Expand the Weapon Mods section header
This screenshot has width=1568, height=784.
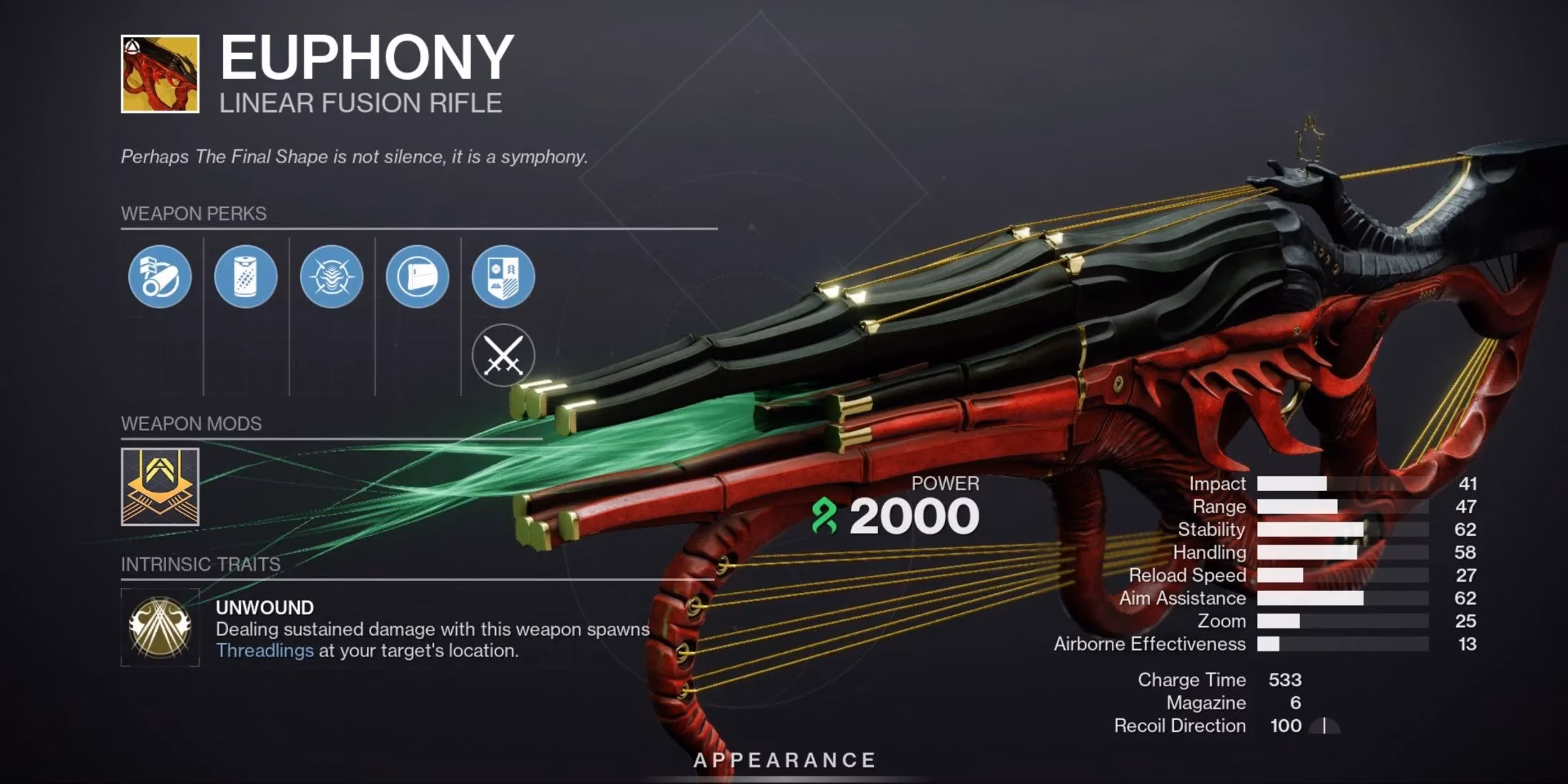pos(192,424)
